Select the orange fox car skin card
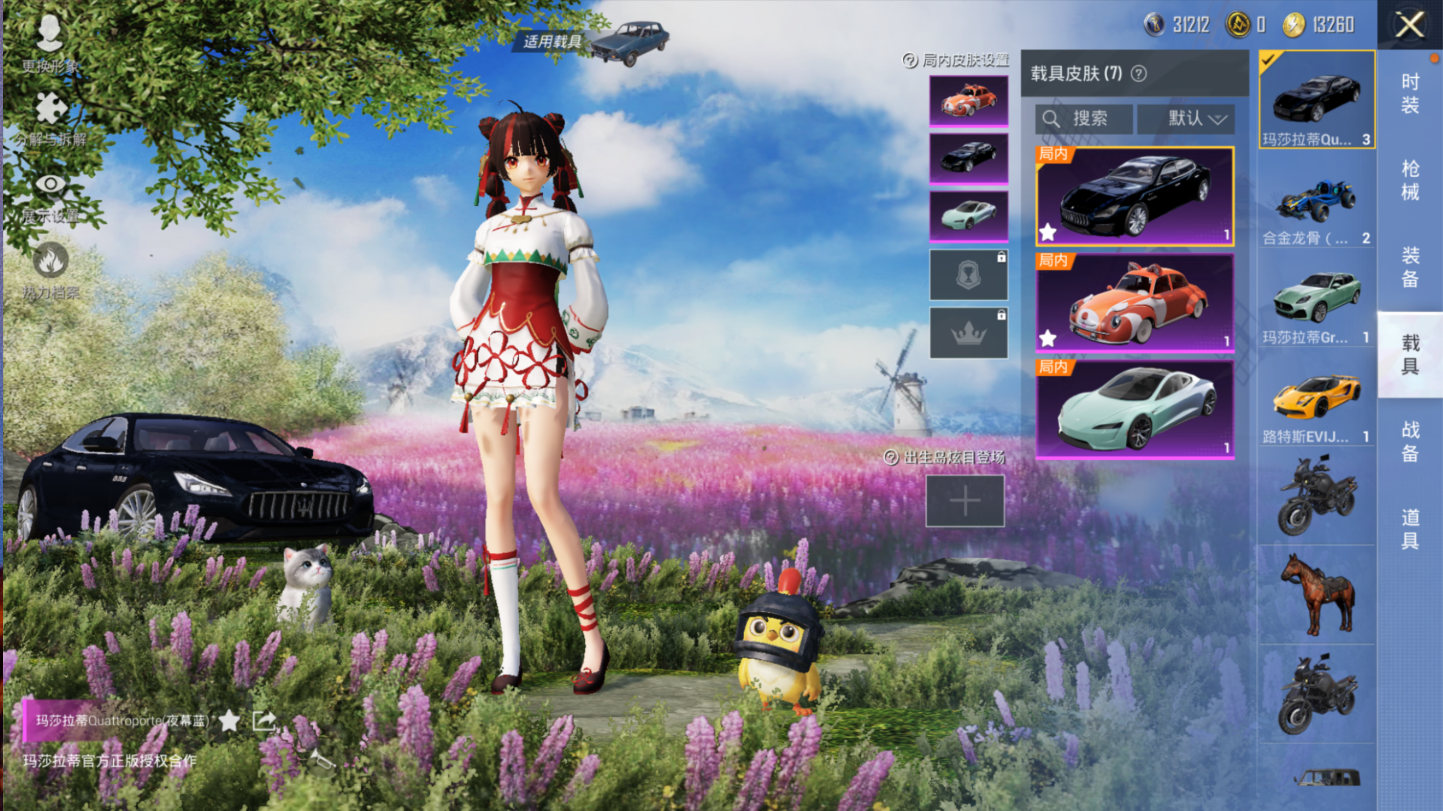The height and width of the screenshot is (811, 1443). 1134,302
